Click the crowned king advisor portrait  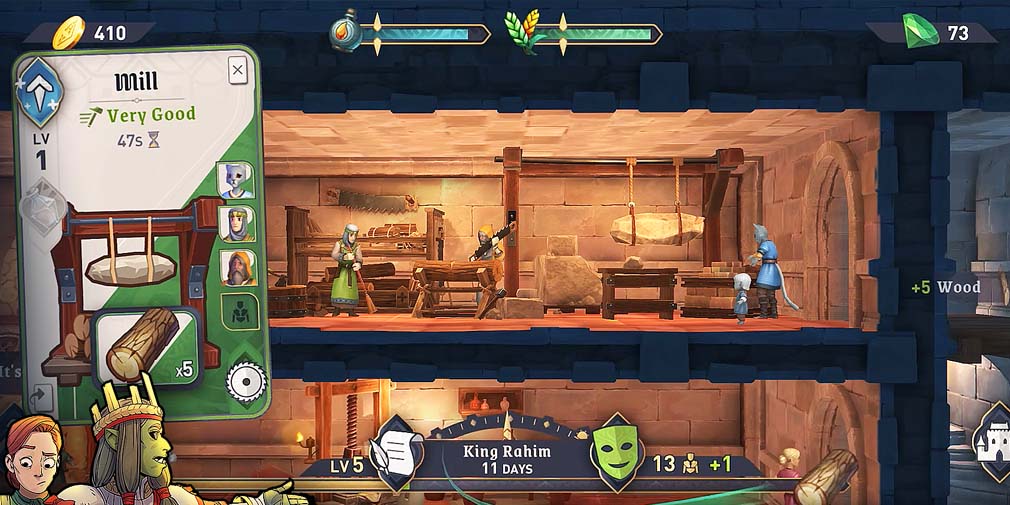click(x=130, y=448)
